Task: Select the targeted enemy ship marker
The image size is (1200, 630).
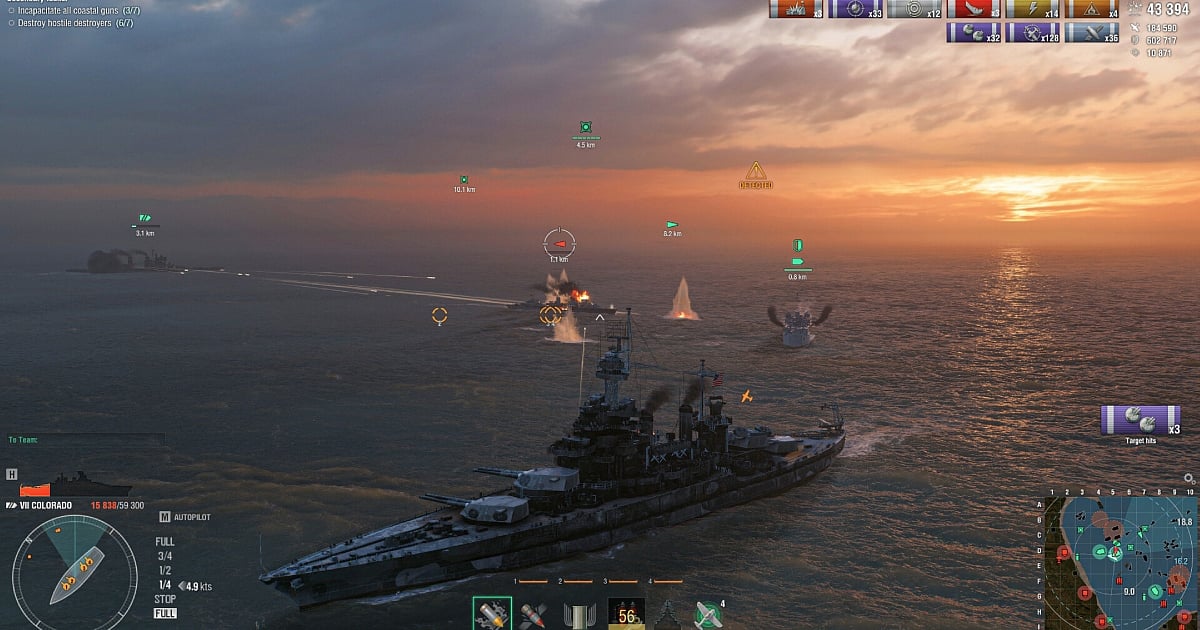Action: coord(559,243)
